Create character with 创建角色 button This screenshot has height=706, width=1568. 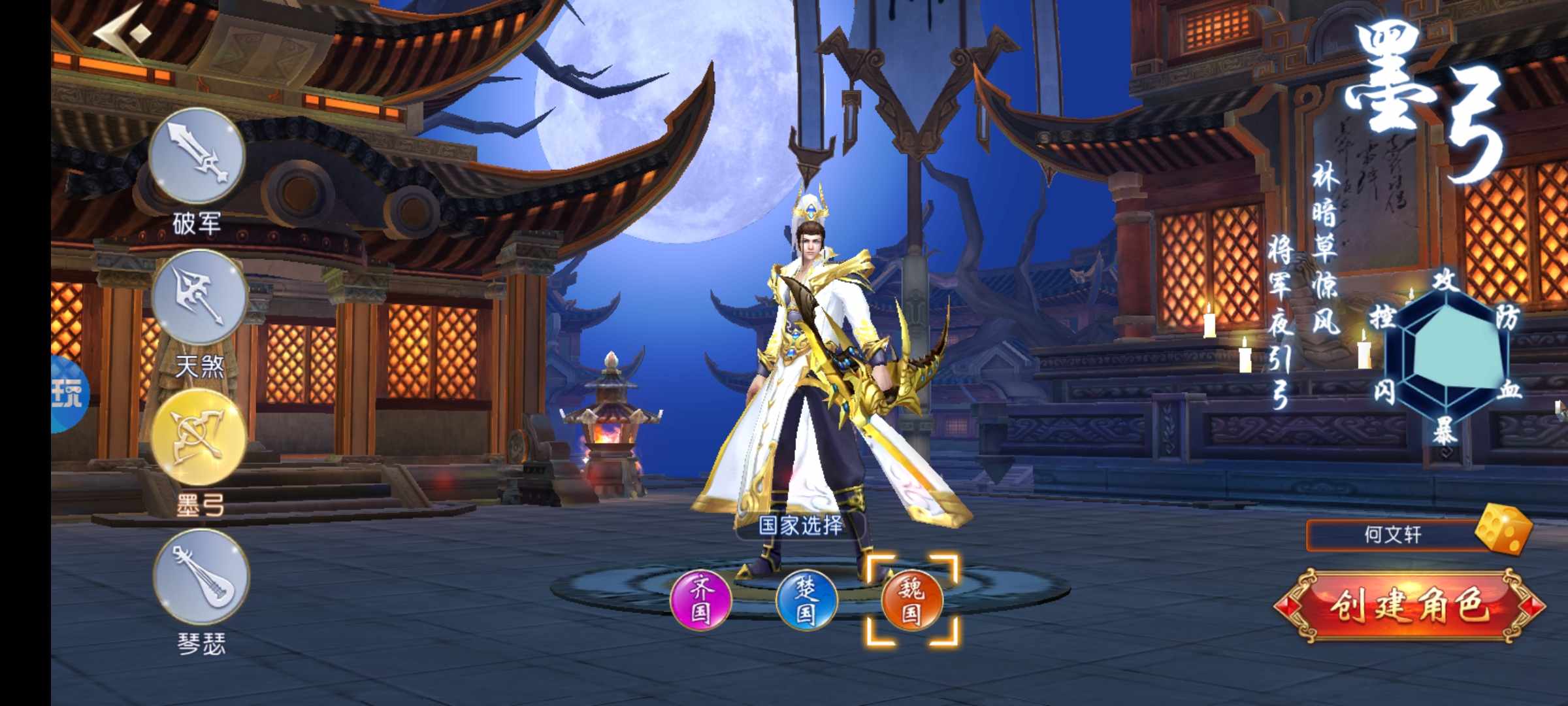point(1409,606)
